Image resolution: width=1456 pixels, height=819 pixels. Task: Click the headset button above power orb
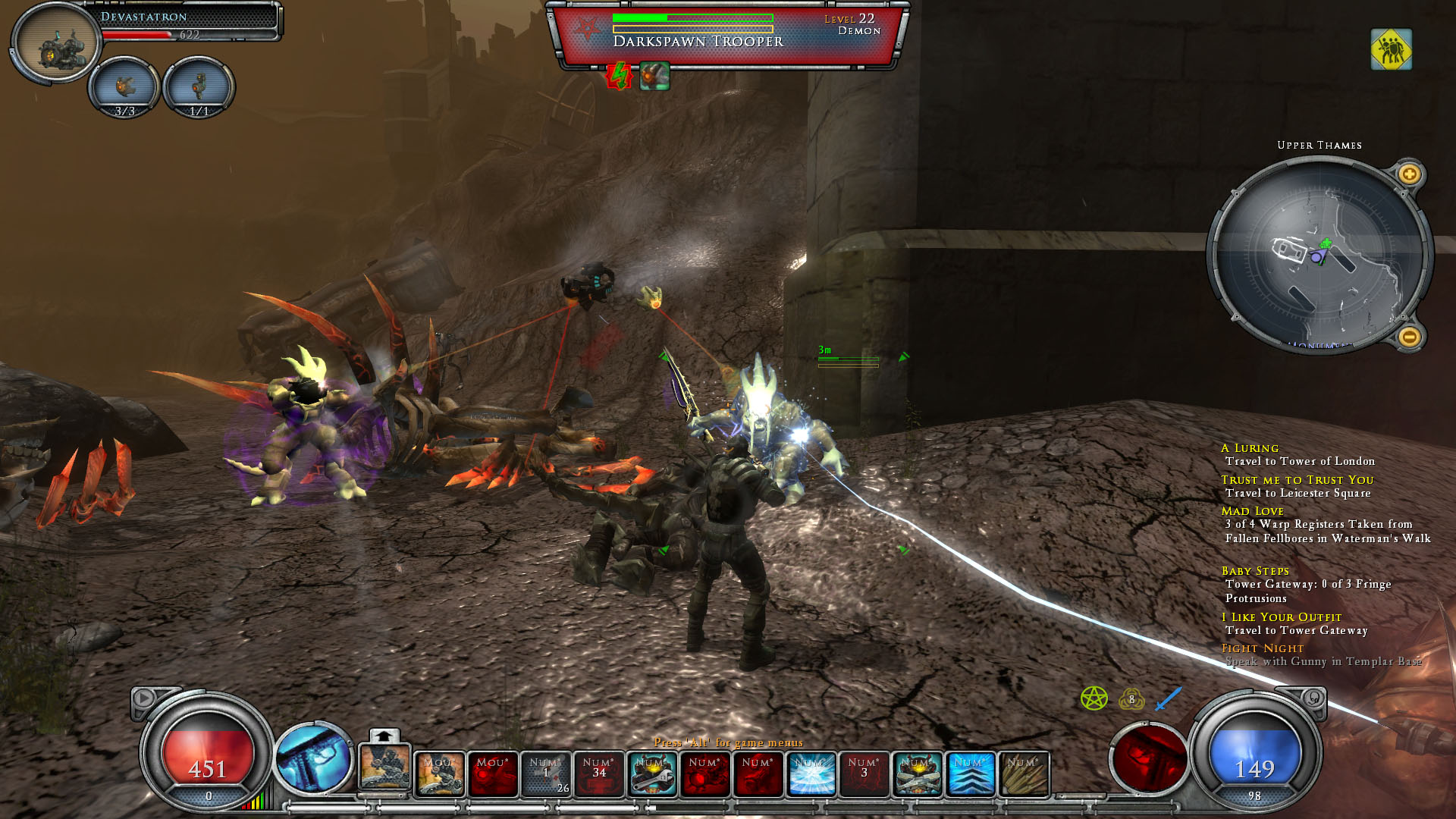click(x=1313, y=698)
